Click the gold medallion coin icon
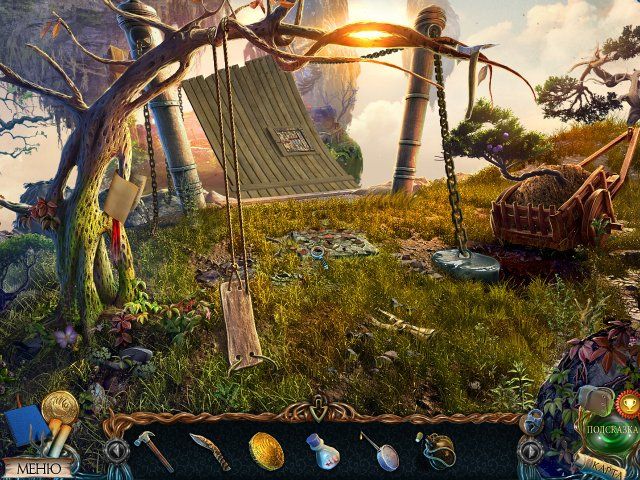 point(60,407)
